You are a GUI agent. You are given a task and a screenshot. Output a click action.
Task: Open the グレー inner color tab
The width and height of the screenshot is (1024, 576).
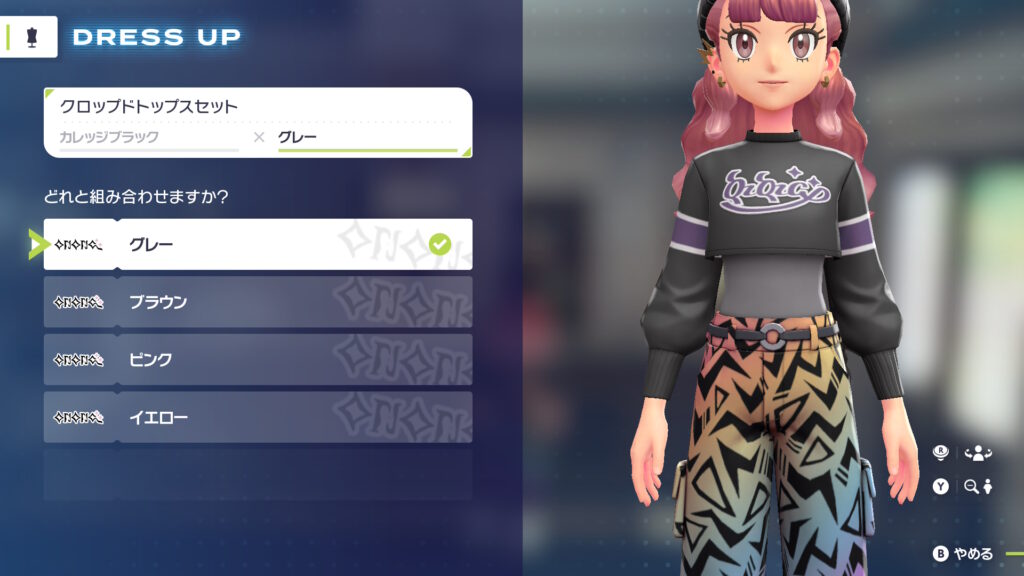[x=366, y=138]
